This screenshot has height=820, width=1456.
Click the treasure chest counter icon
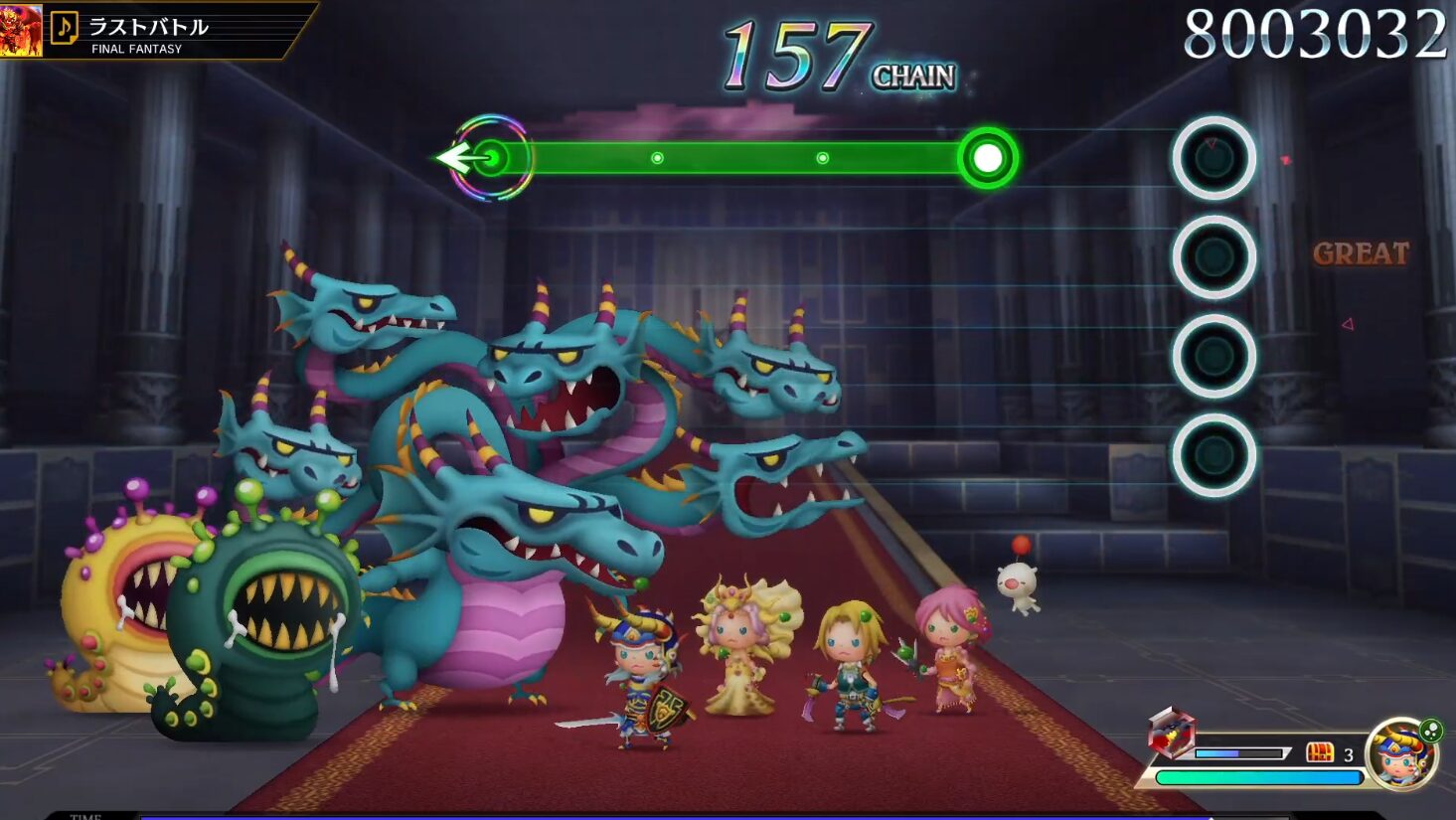(x=1320, y=752)
